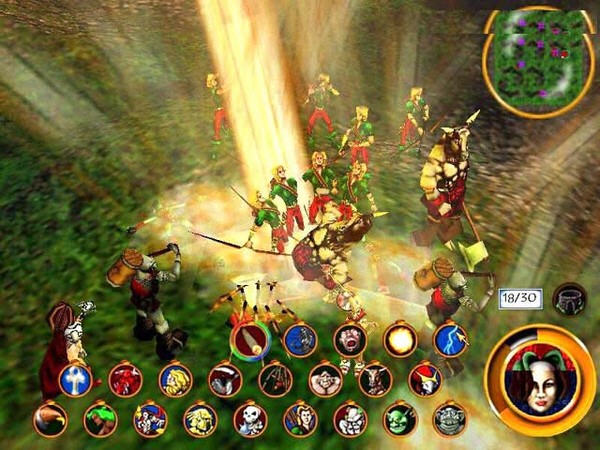The height and width of the screenshot is (450, 600).
Task: Activate the fireball spell icon
Action: (400, 340)
